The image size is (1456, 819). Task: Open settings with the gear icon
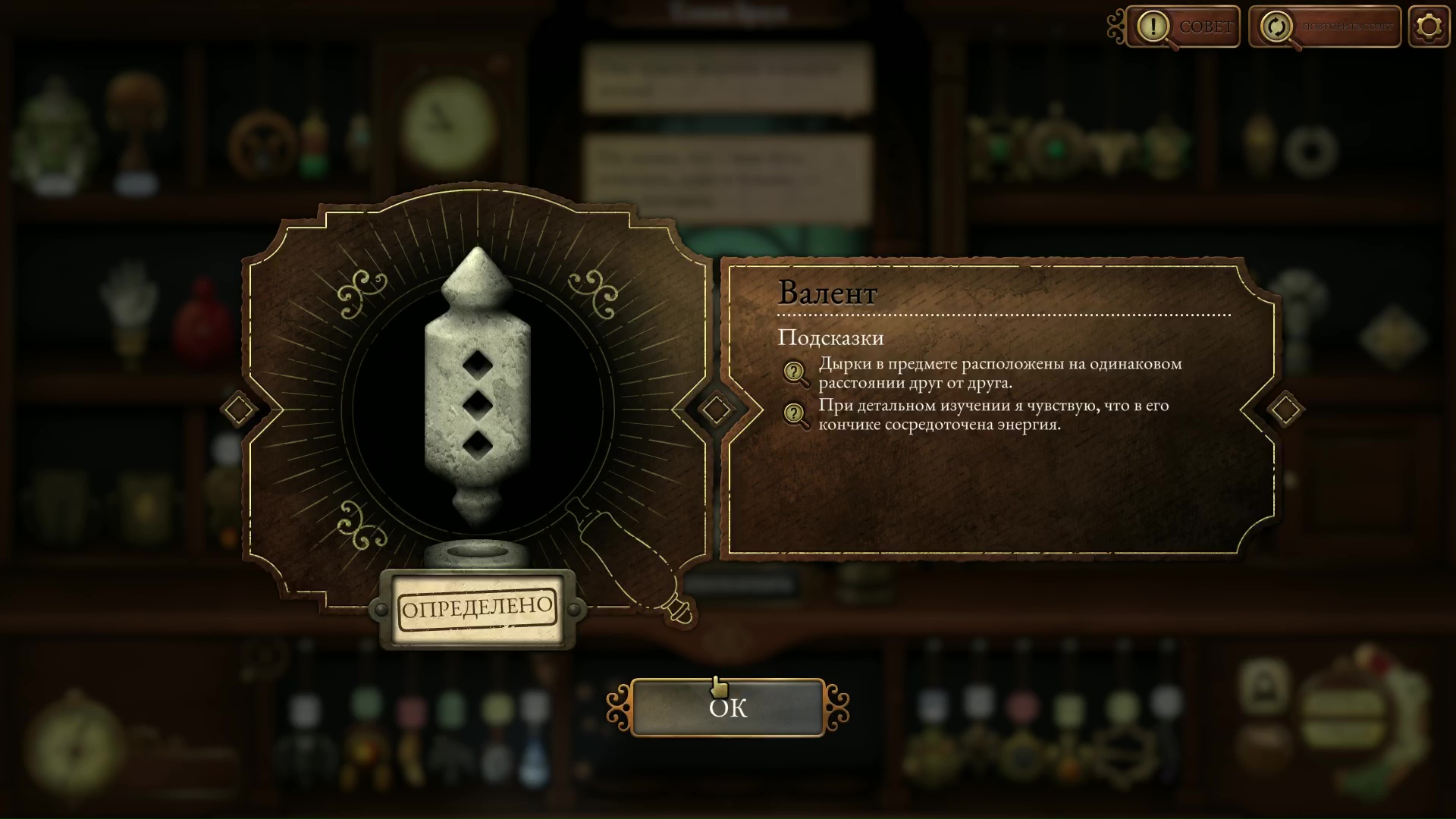pos(1429,27)
